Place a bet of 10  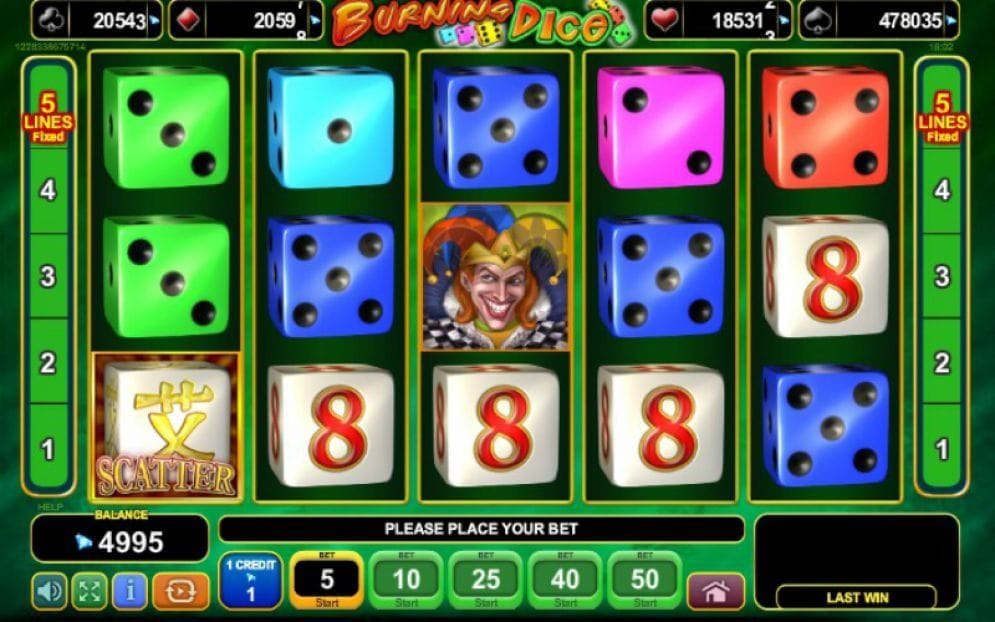click(406, 580)
